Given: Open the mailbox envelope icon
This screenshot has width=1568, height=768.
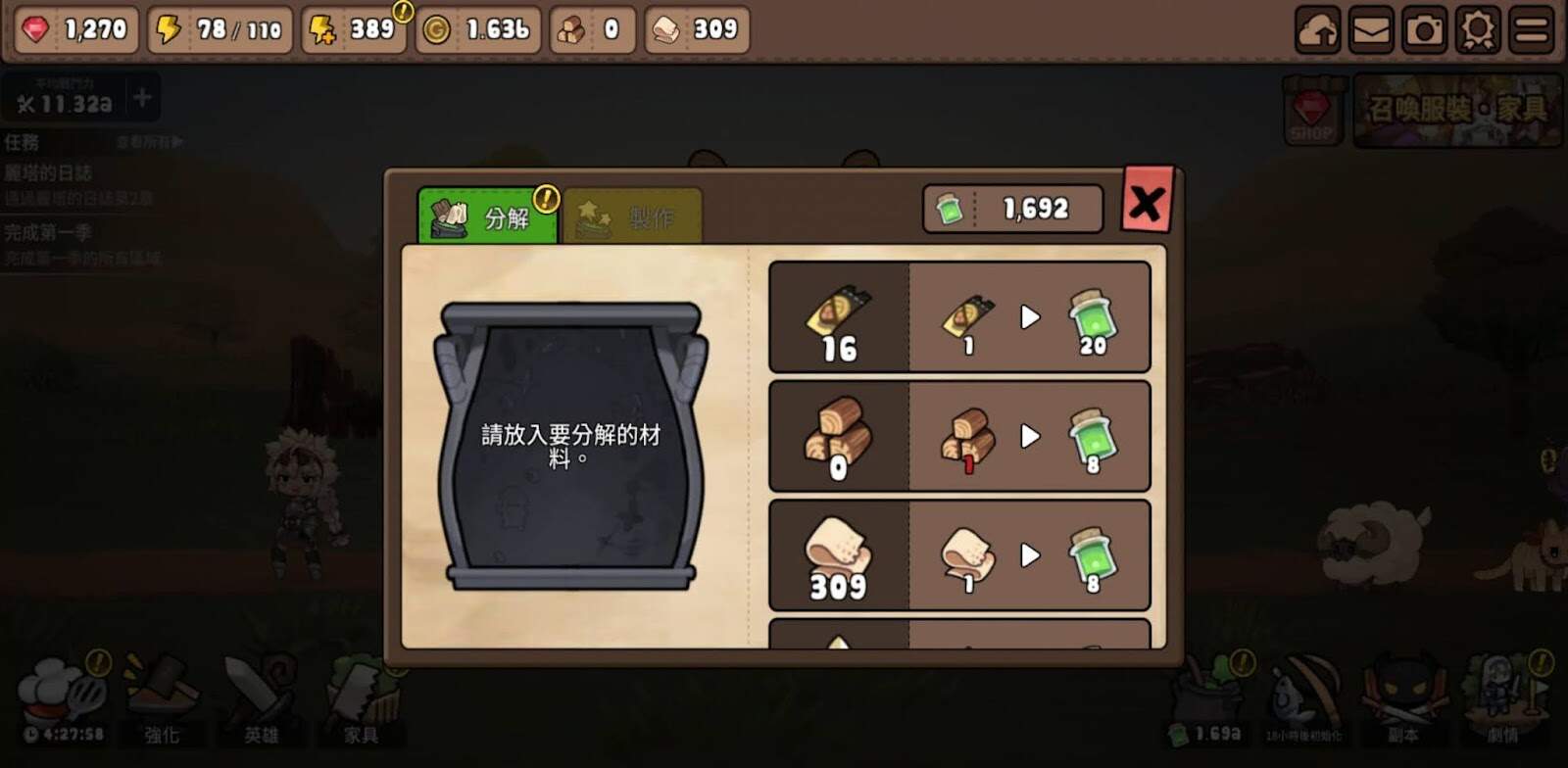Looking at the screenshot, I should (1371, 30).
